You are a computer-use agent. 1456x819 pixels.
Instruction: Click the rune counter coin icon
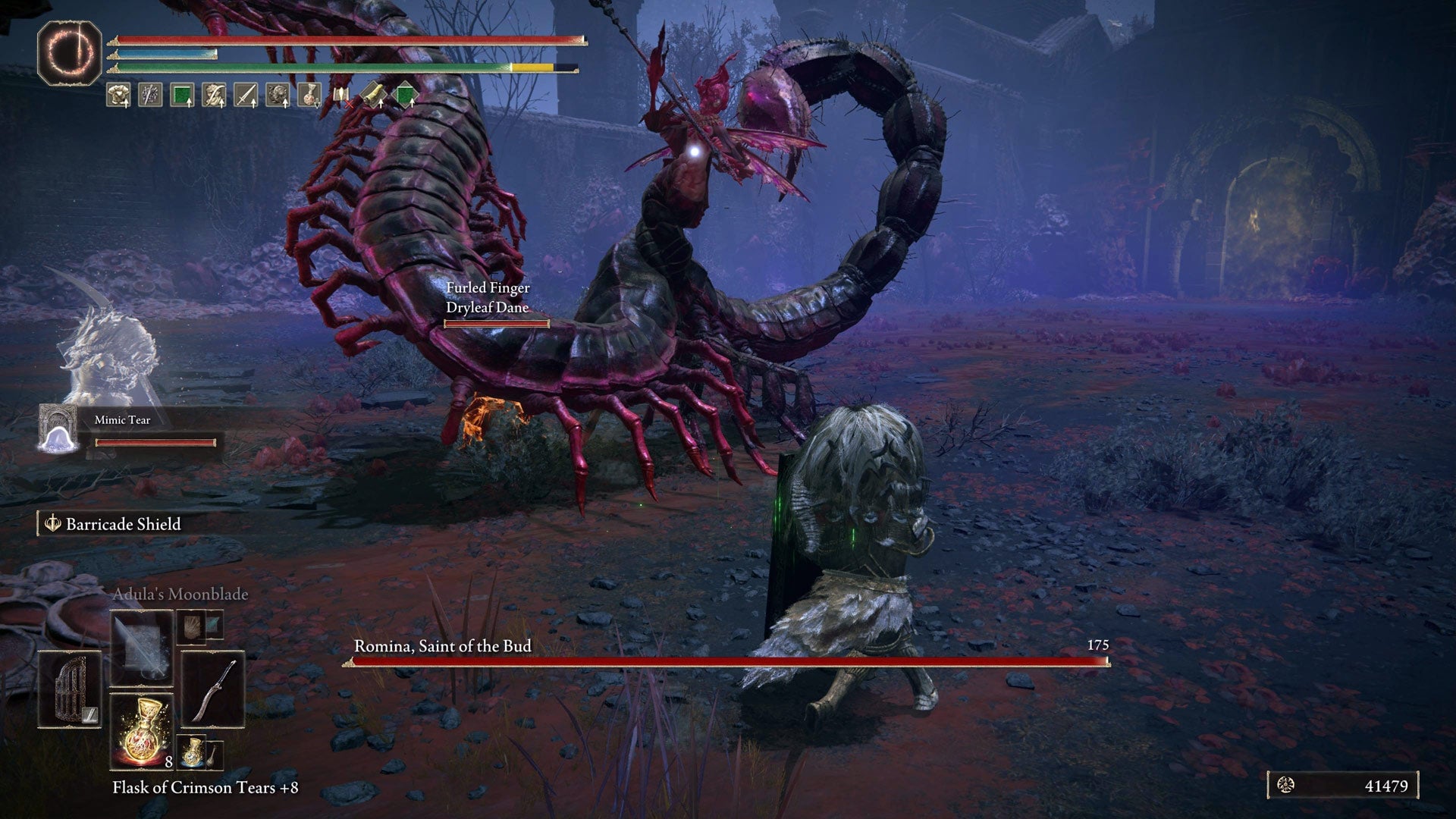1286,786
